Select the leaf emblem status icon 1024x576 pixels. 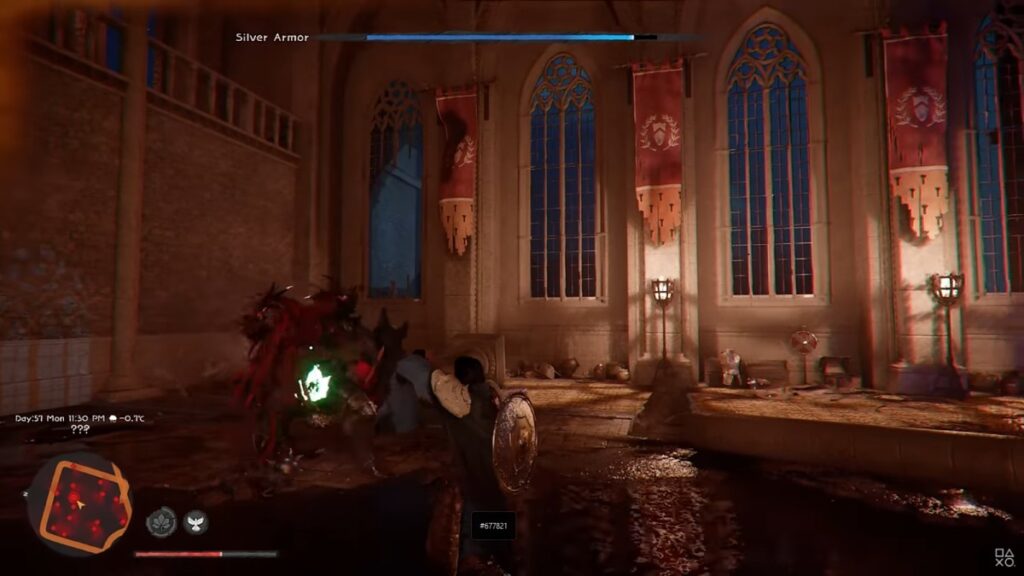tap(161, 521)
